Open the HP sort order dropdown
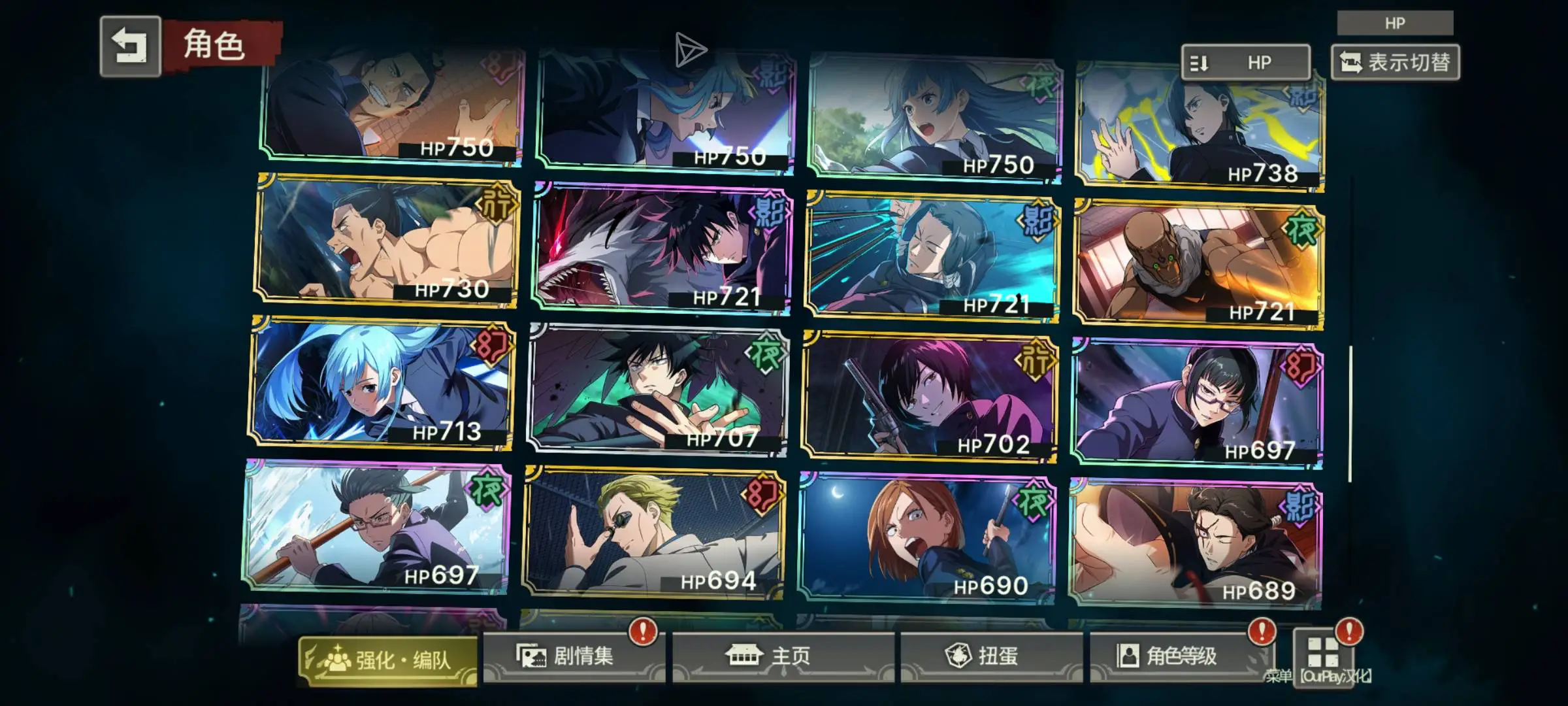 (1245, 63)
